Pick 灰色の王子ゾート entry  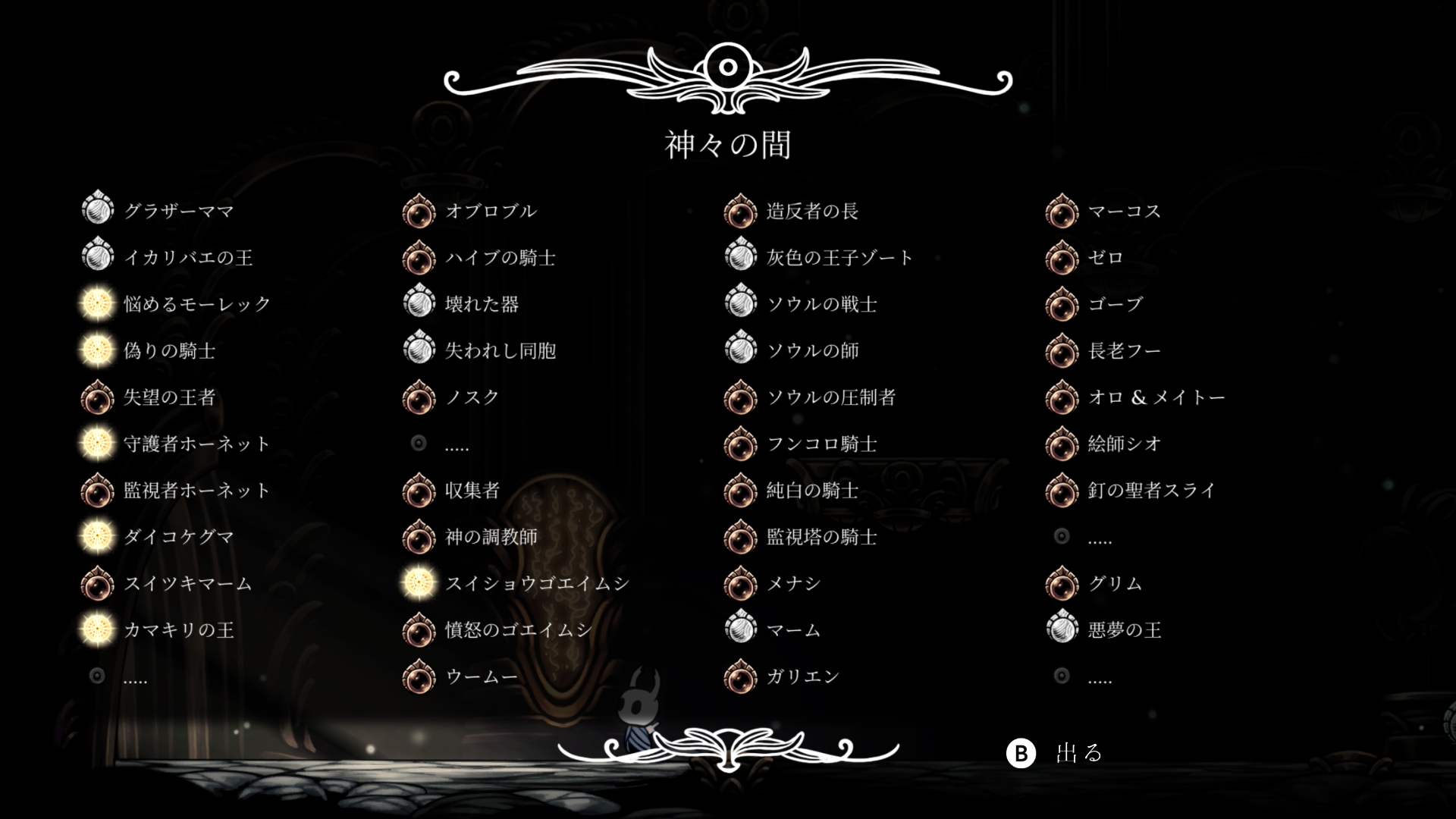click(839, 258)
